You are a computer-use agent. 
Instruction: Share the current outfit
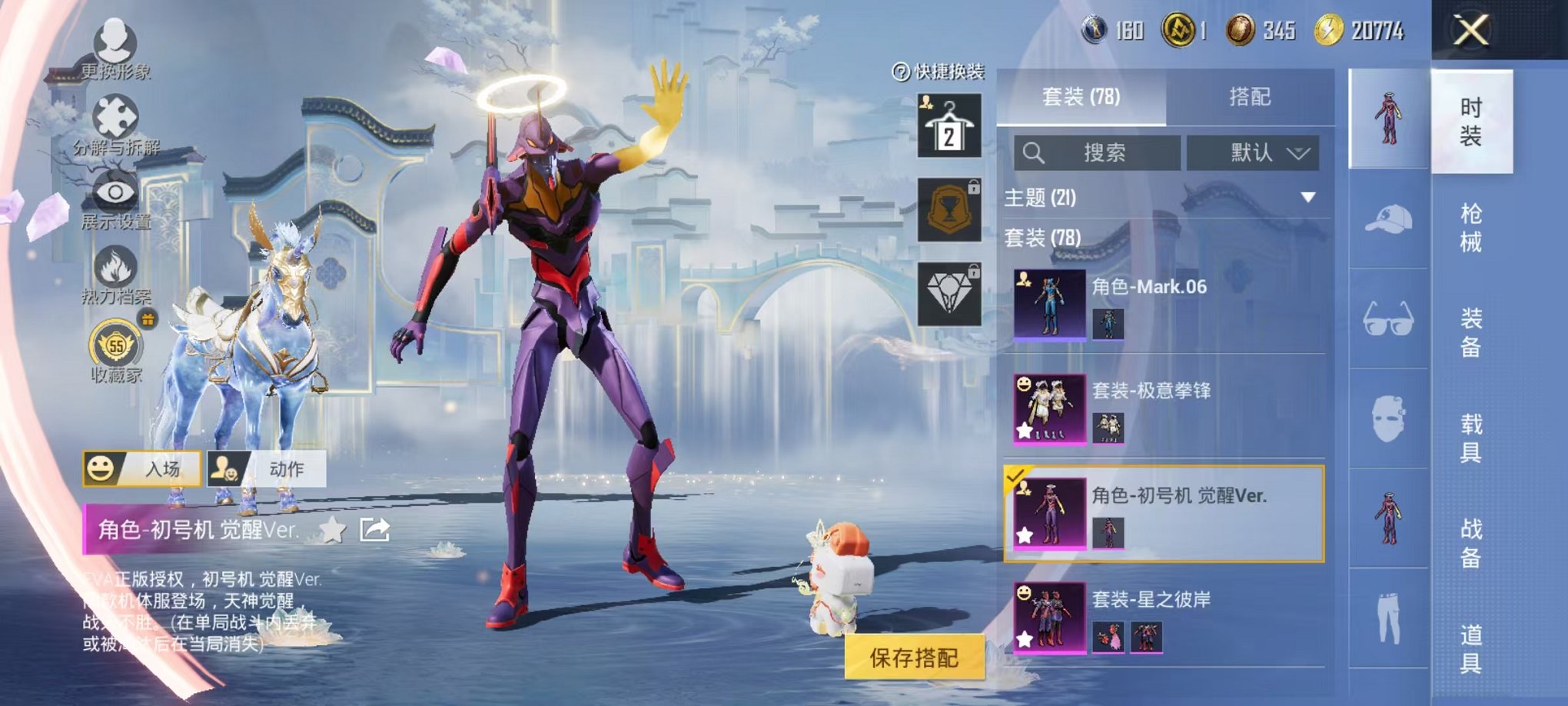[x=375, y=530]
